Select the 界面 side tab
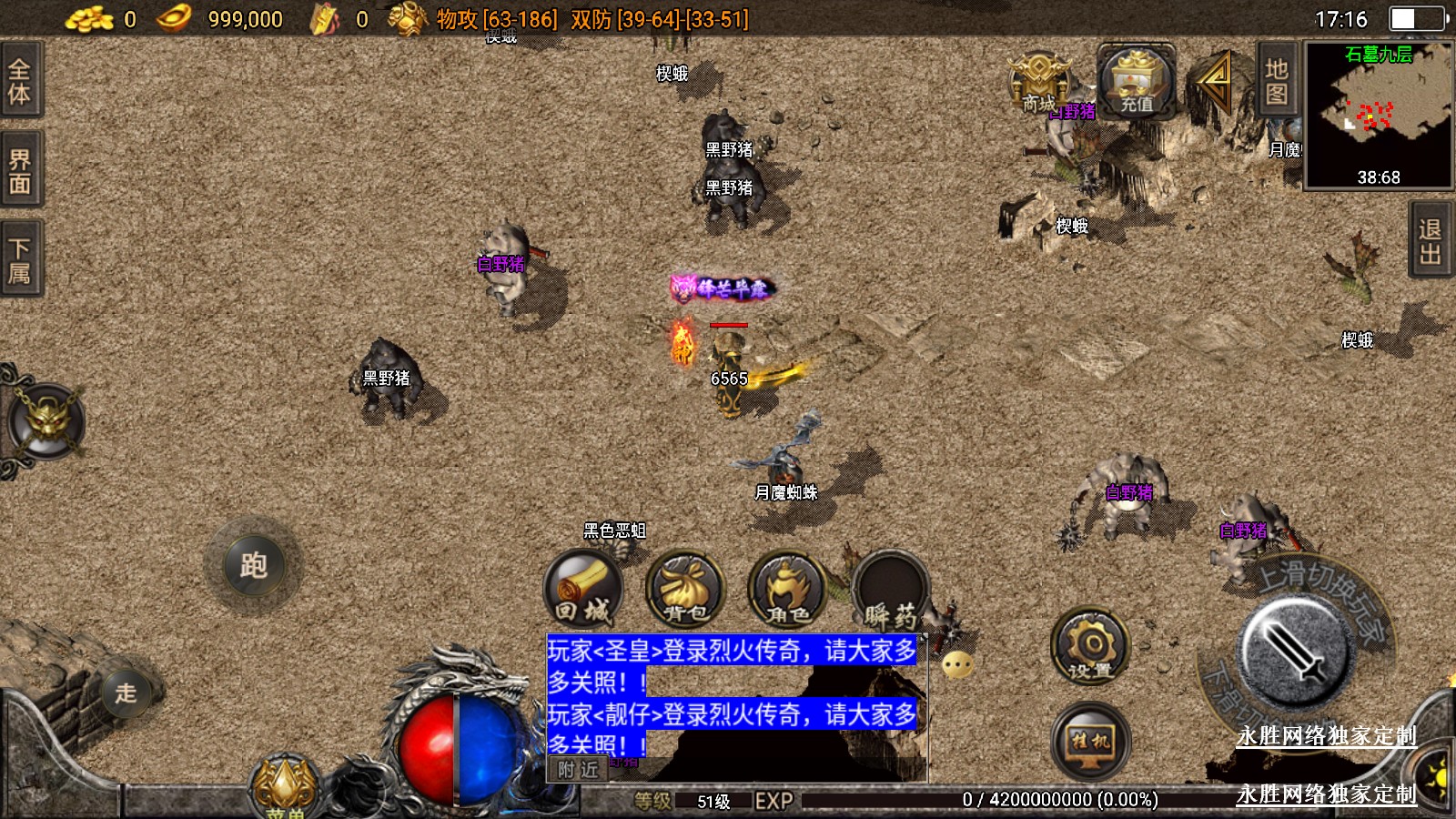Viewport: 1456px width, 819px height. coord(20,171)
